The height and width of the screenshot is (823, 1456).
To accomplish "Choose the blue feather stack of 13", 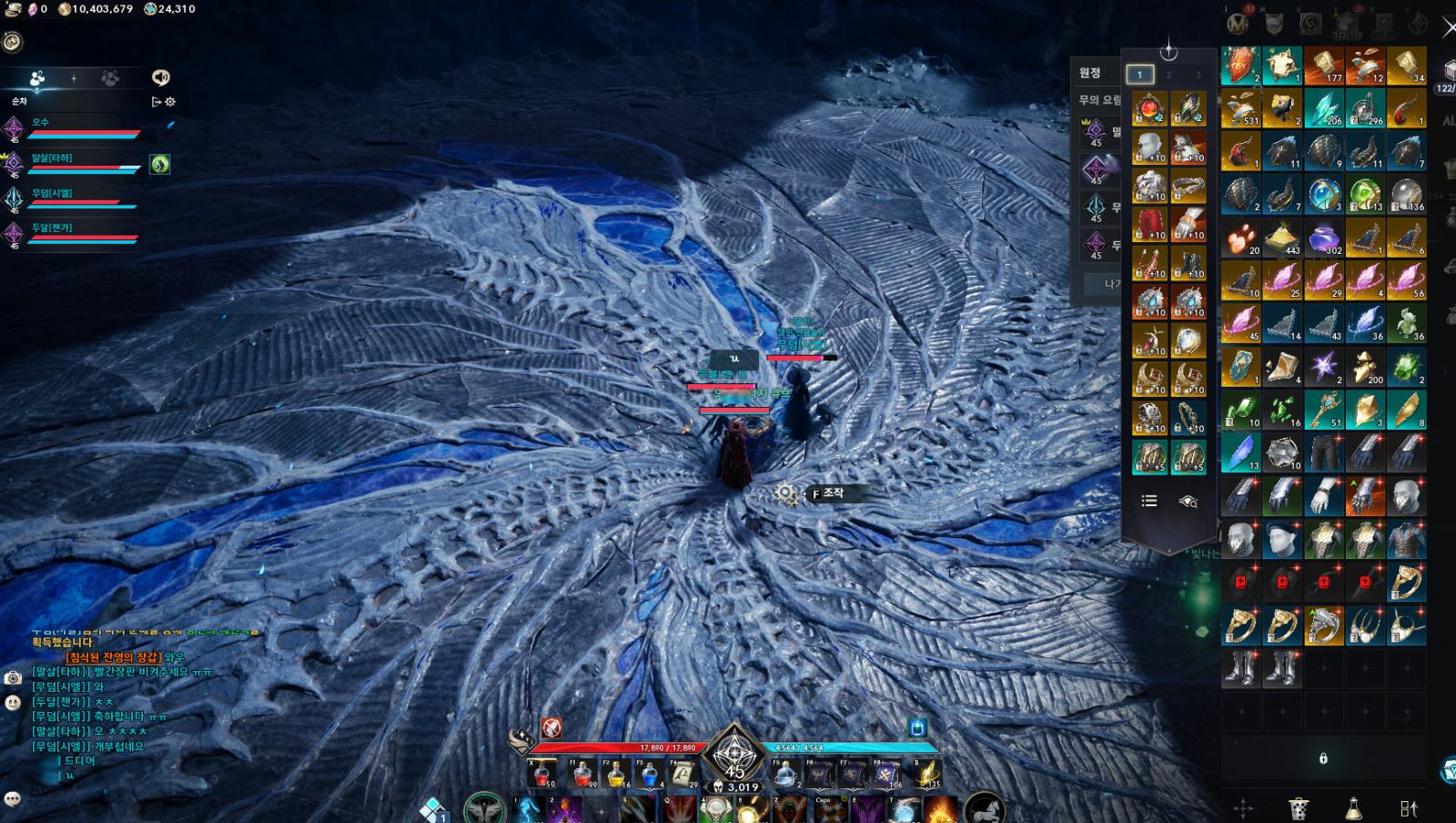I will (x=1240, y=452).
